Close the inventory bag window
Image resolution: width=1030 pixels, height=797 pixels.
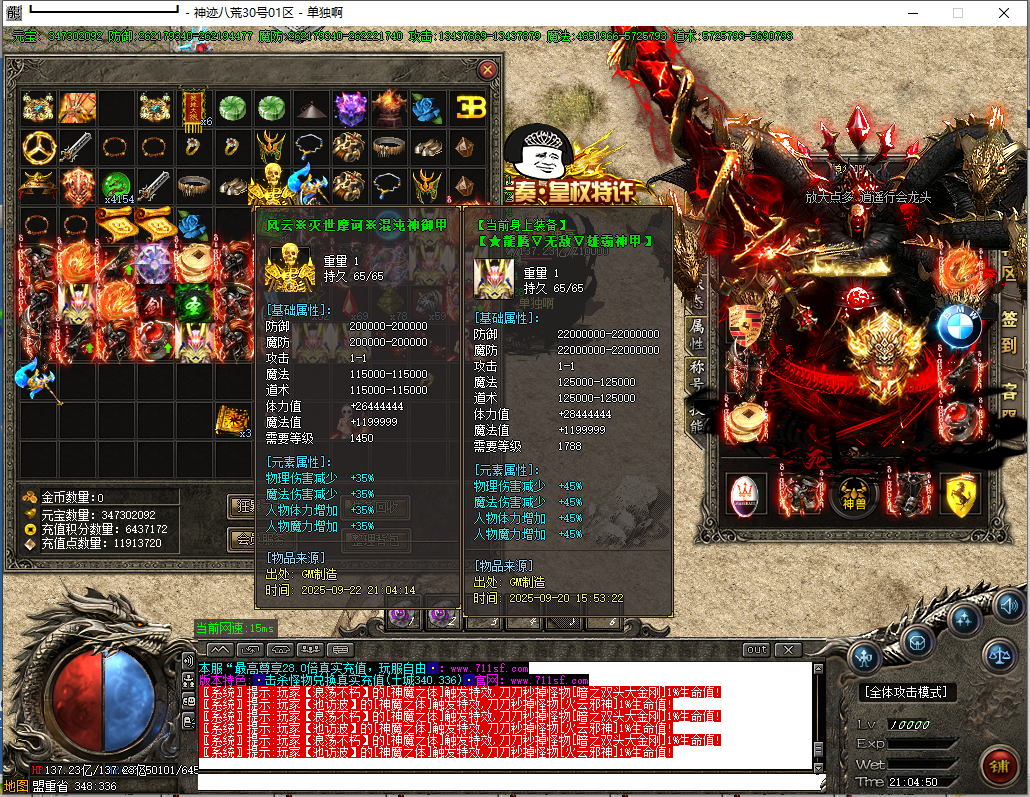487,70
